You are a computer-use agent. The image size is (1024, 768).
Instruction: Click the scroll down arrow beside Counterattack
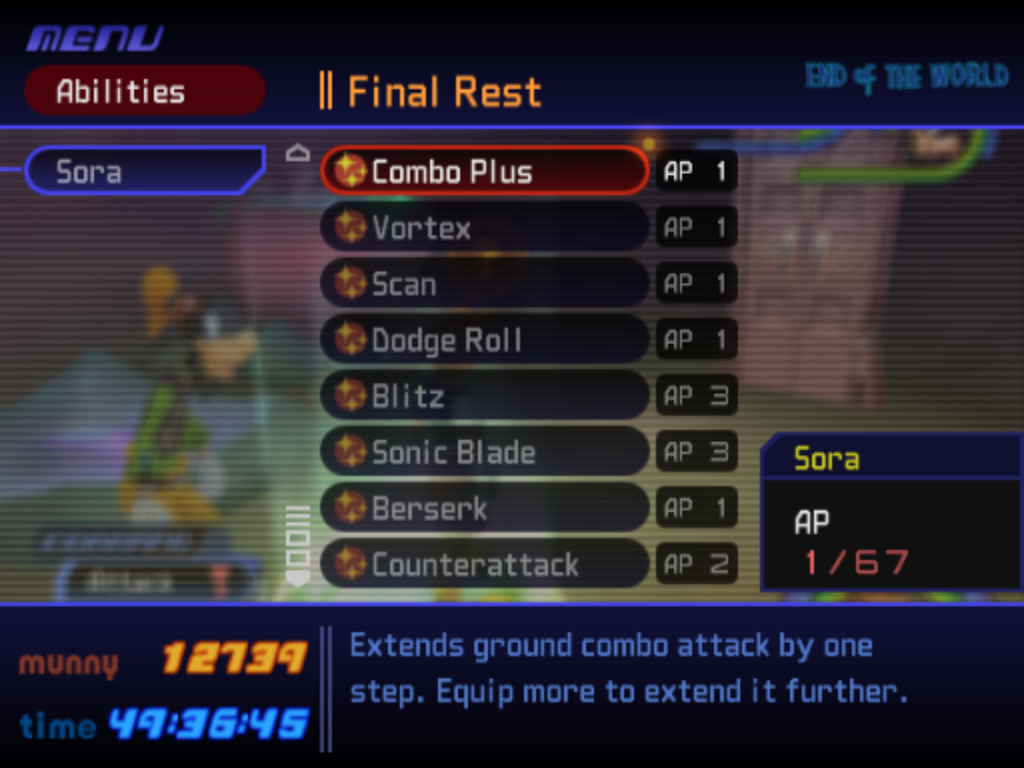(298, 578)
